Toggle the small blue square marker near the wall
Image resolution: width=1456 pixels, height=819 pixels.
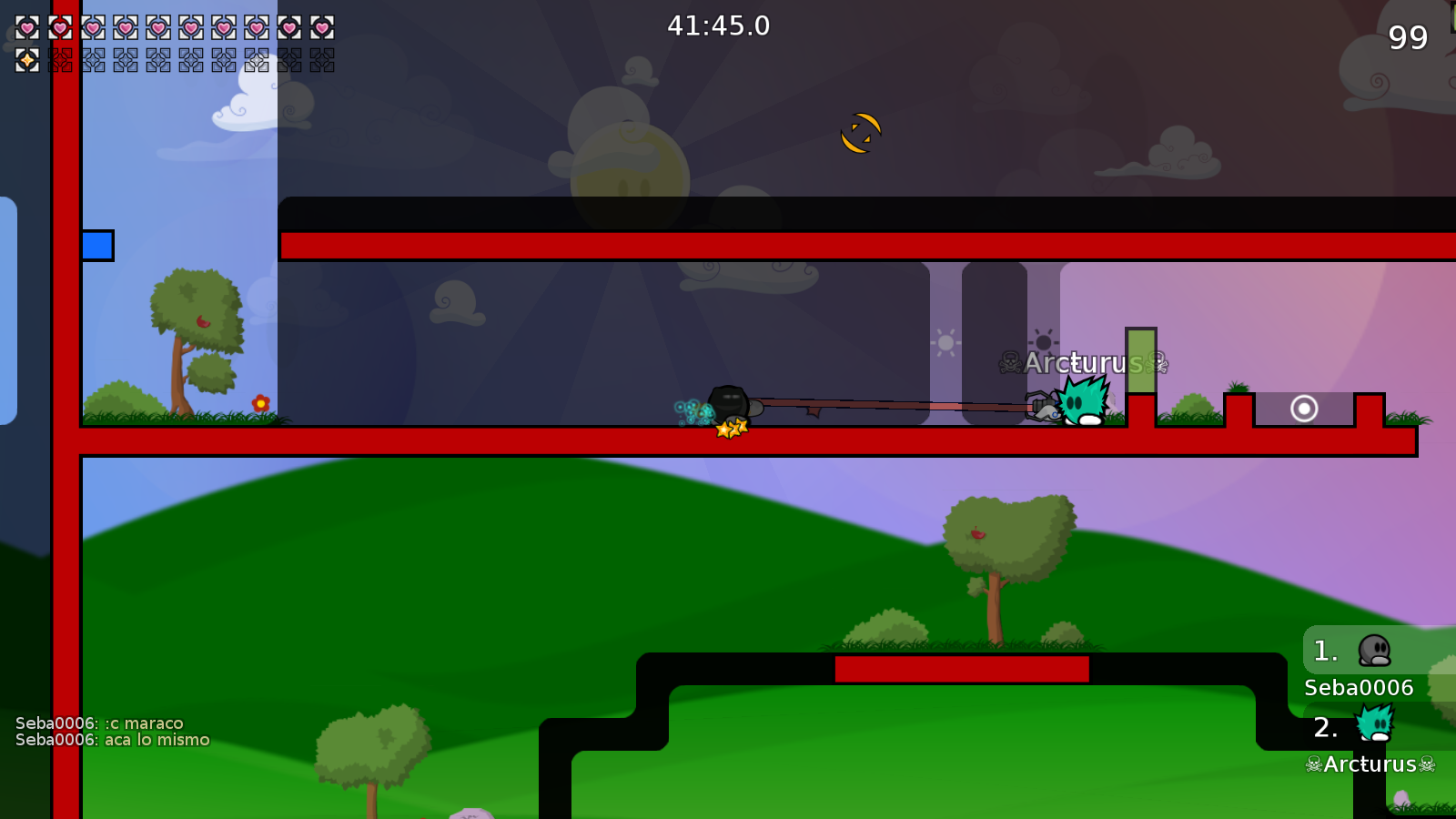pos(96,245)
